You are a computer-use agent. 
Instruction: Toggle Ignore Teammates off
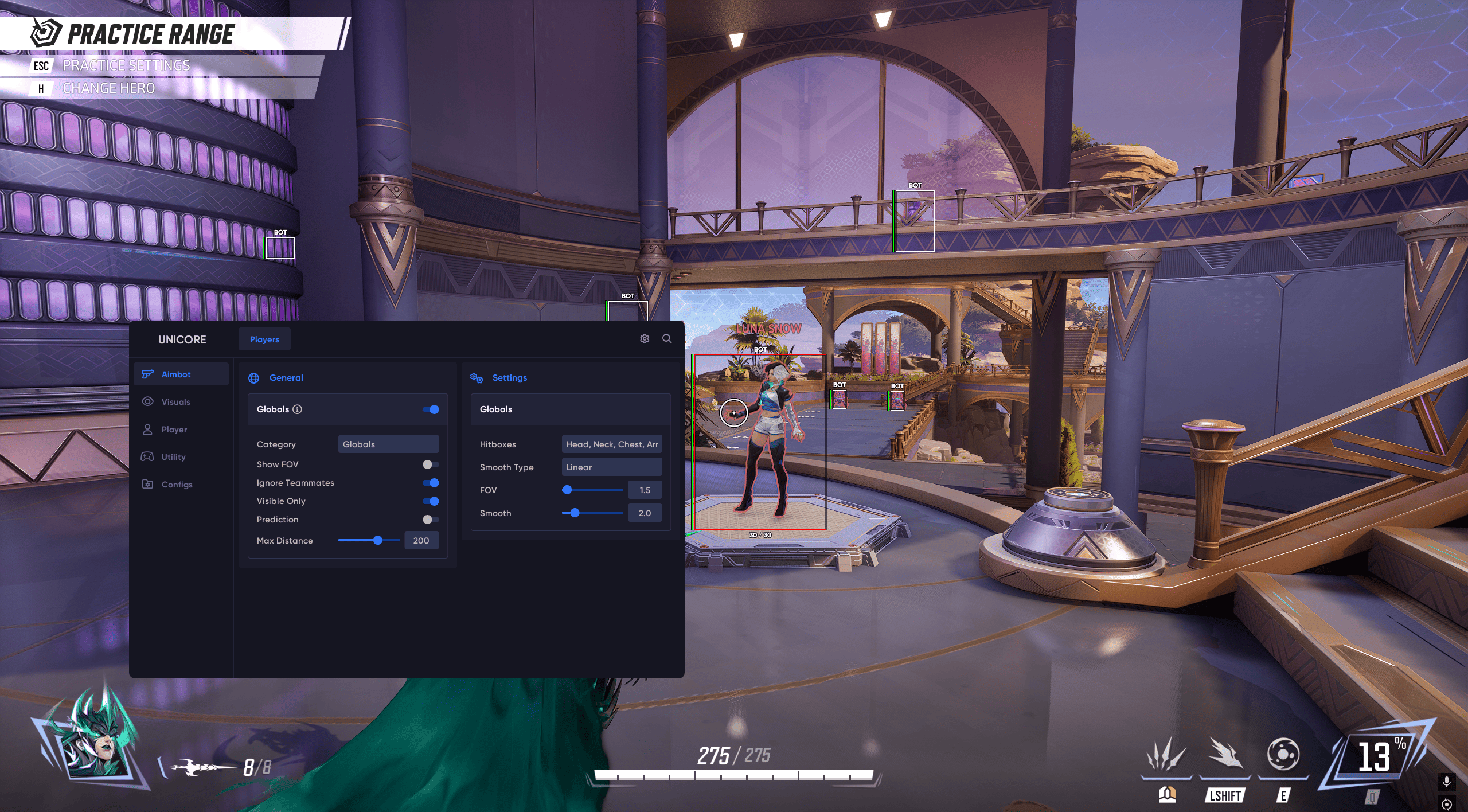click(431, 483)
